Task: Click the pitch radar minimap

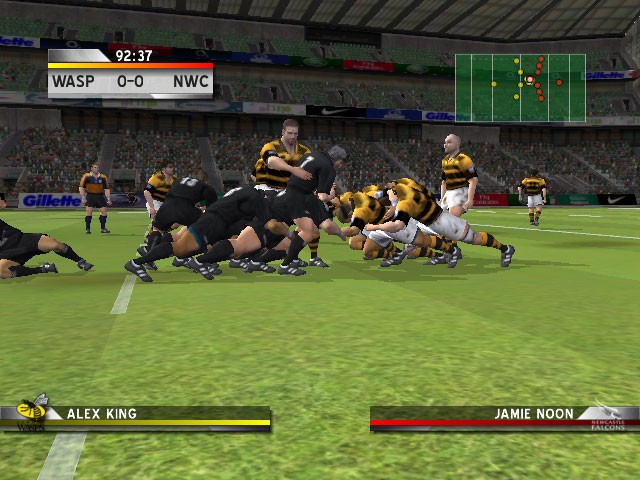Action: [x=520, y=88]
